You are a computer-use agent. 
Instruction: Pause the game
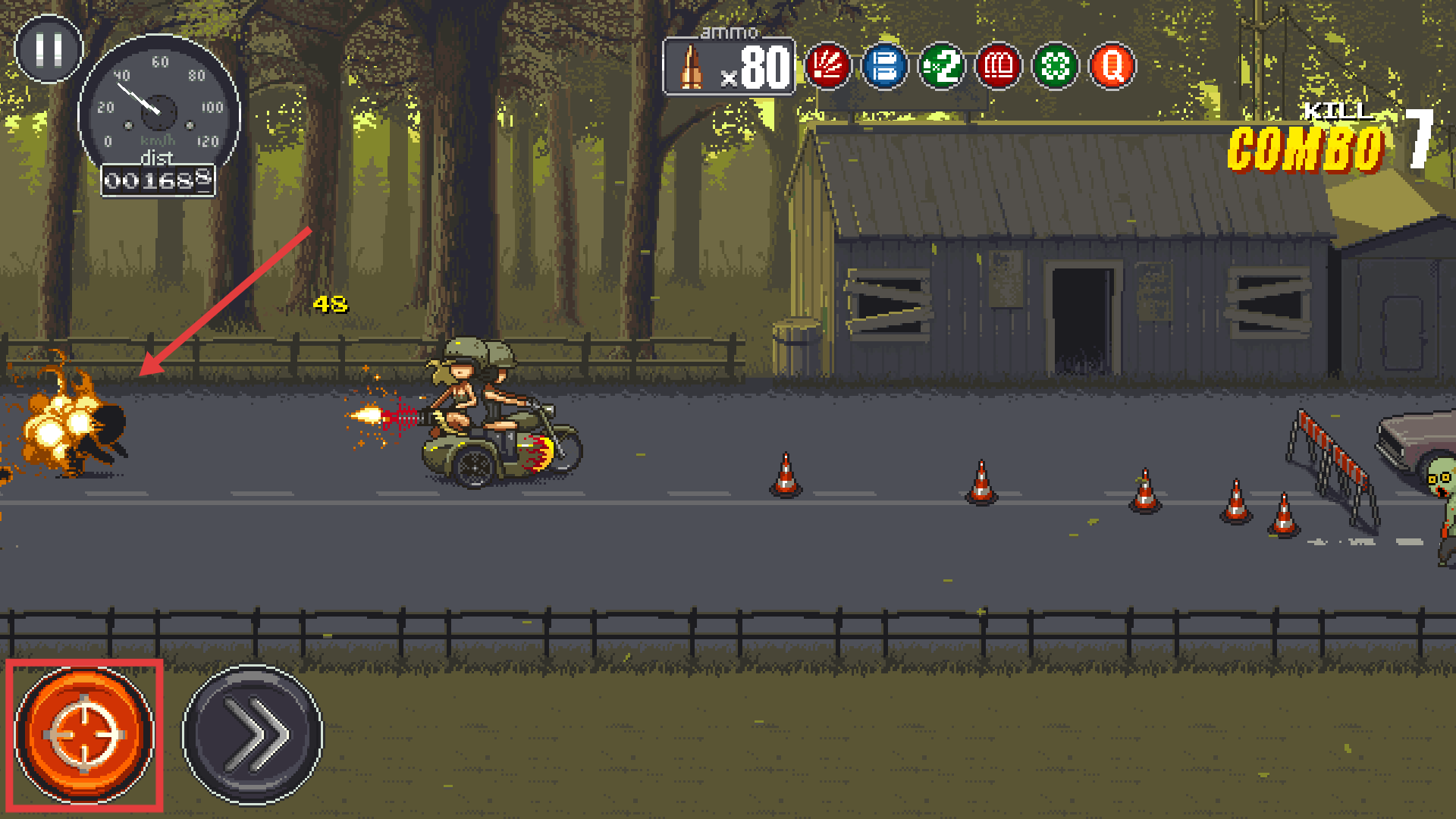pos(49,49)
